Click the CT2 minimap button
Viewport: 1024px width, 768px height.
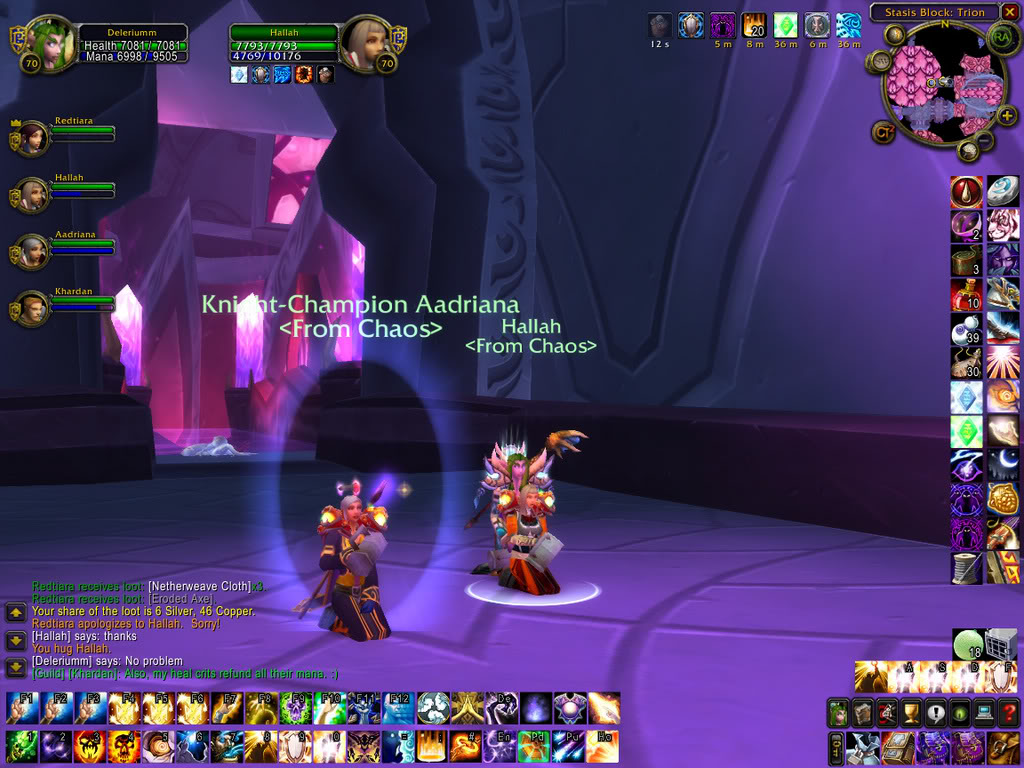point(884,131)
